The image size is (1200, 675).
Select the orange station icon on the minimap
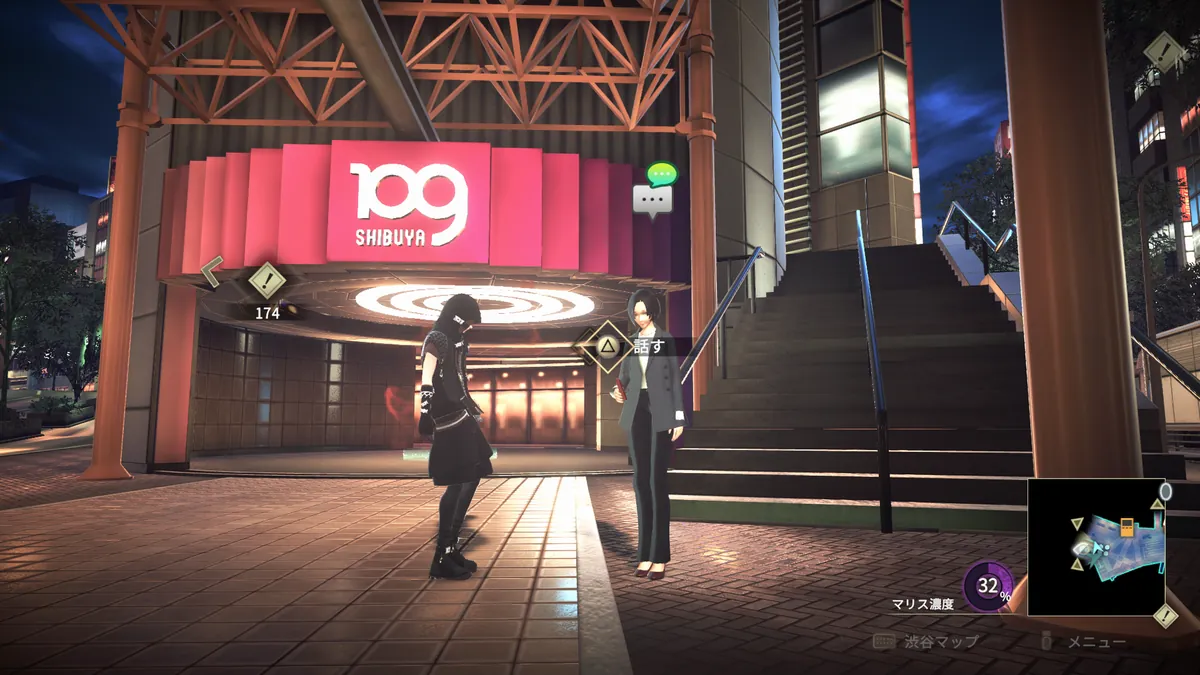click(x=1127, y=527)
